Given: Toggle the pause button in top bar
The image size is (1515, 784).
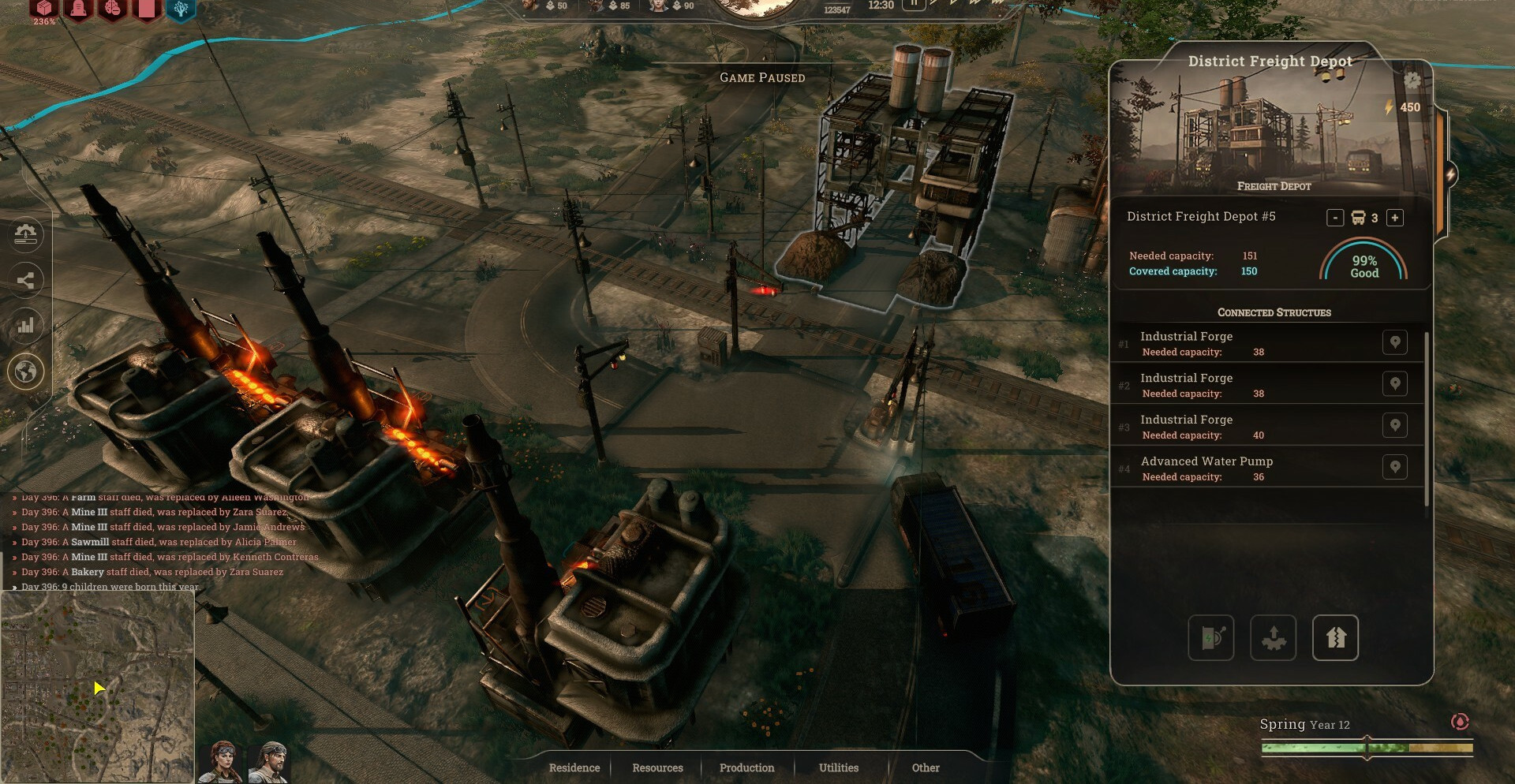Looking at the screenshot, I should [x=914, y=4].
